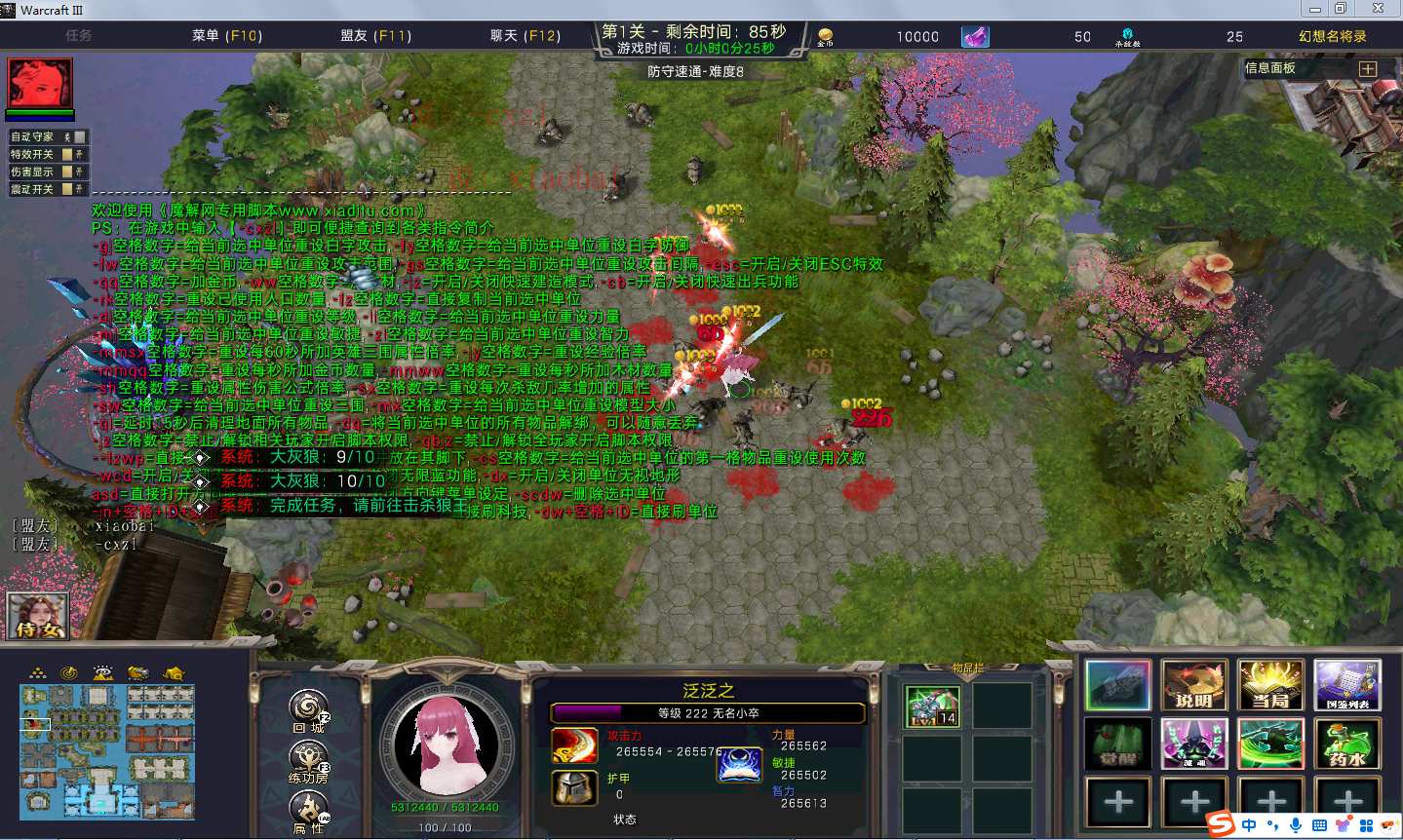1403x840 pixels.
Task: Open the 盟友 (F11) allies menu
Action: pos(375,36)
